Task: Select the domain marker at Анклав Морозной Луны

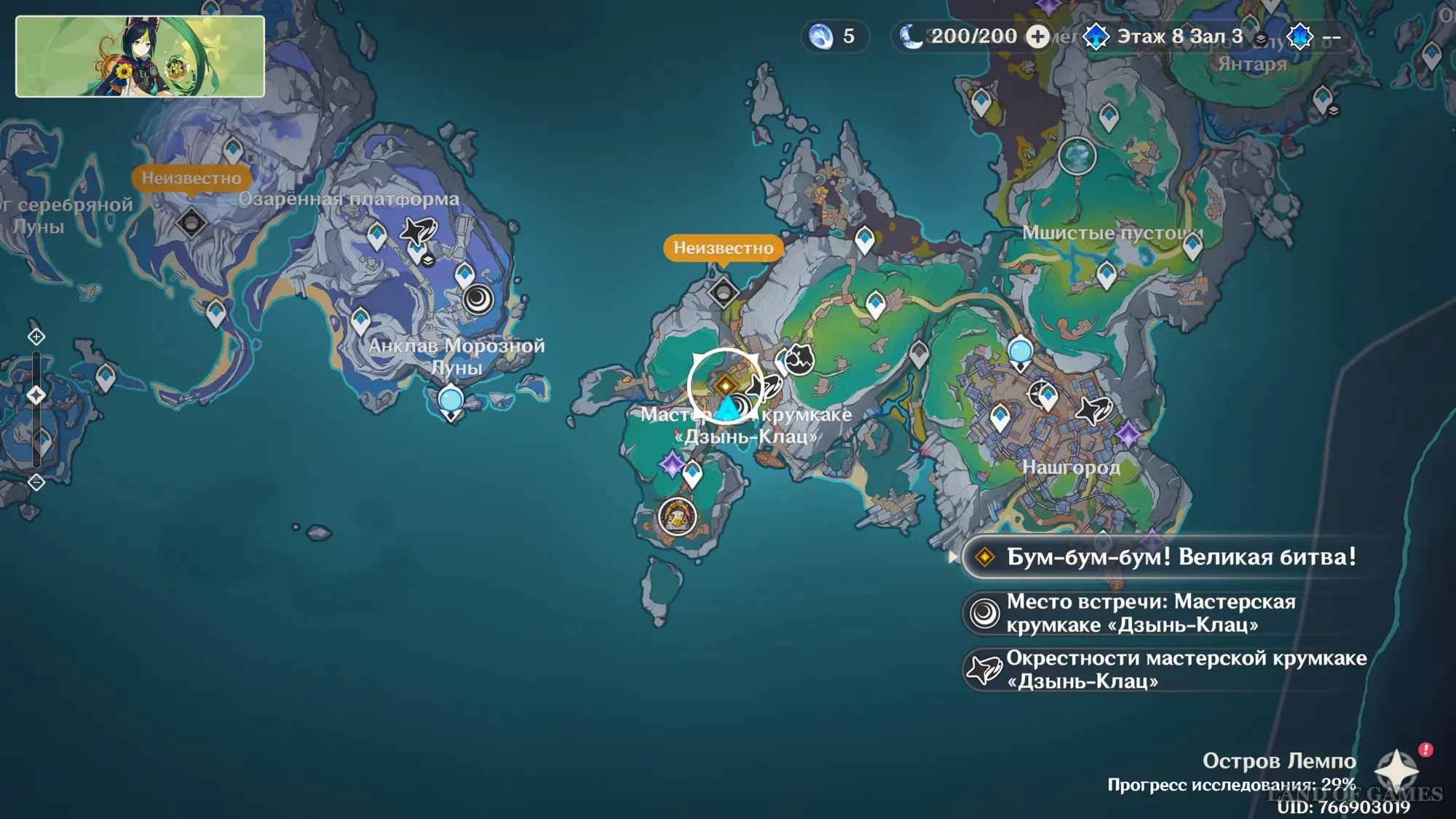Action: click(478, 298)
